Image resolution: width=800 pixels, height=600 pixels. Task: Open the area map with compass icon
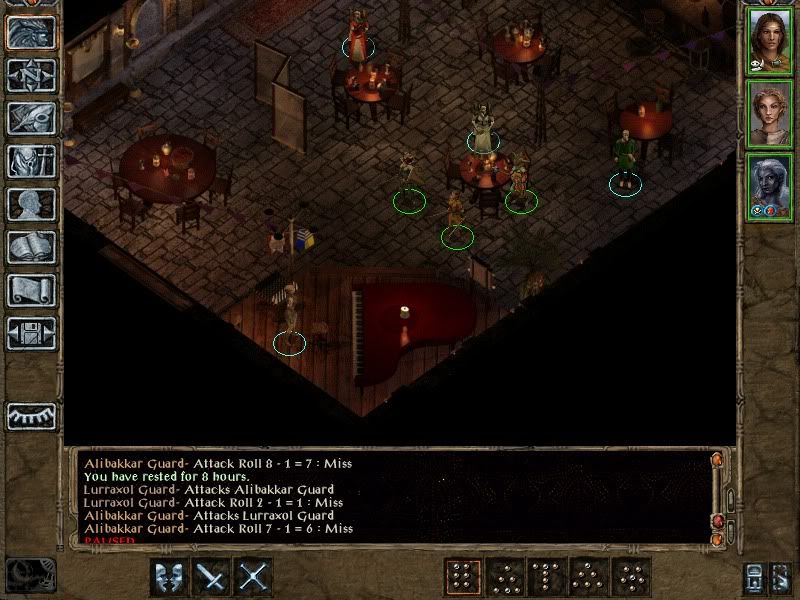(x=31, y=75)
